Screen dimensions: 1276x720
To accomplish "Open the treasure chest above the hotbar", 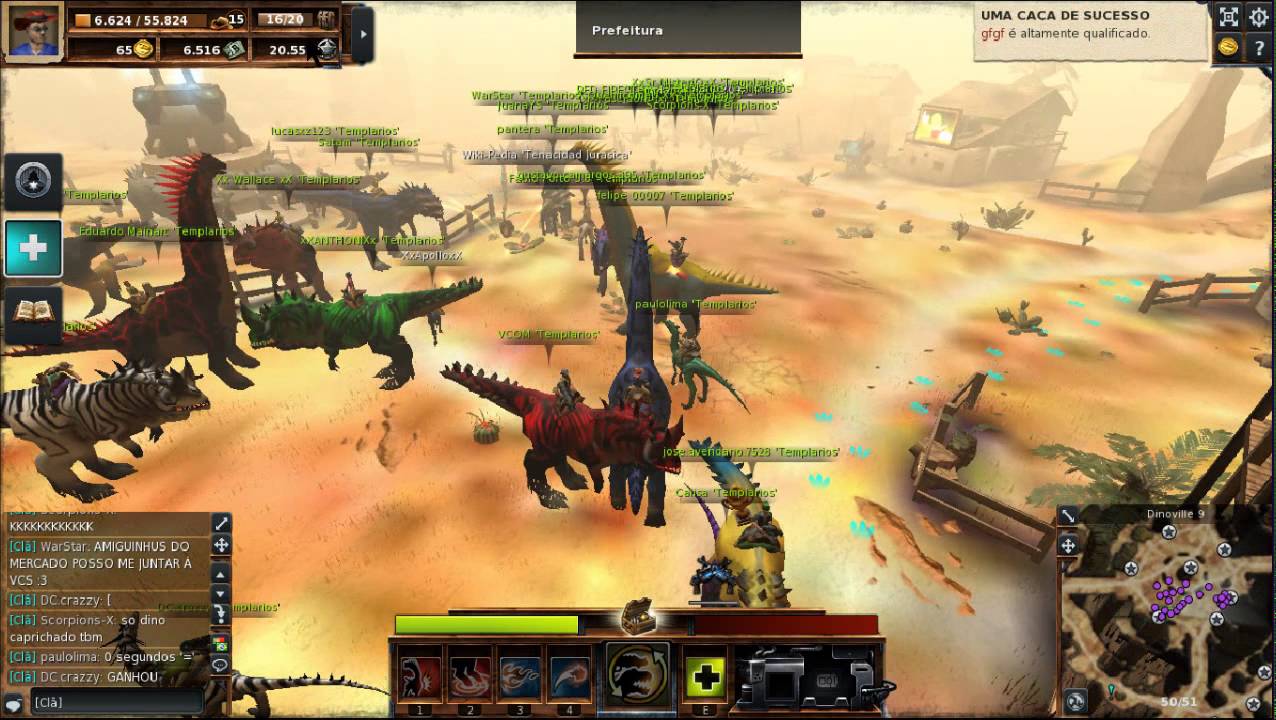I will (x=637, y=615).
